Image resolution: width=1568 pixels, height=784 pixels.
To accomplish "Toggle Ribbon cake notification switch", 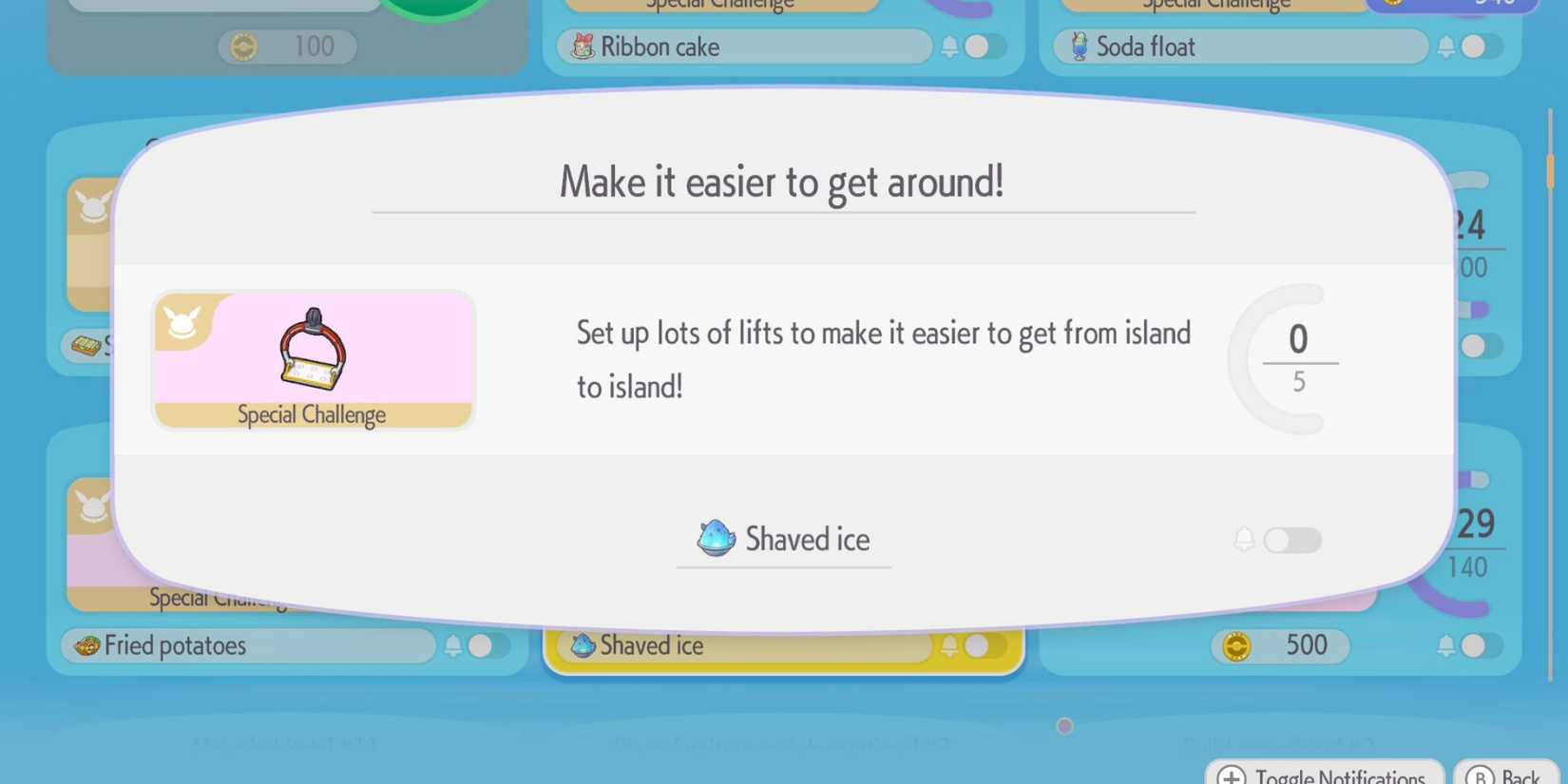I will (x=984, y=47).
